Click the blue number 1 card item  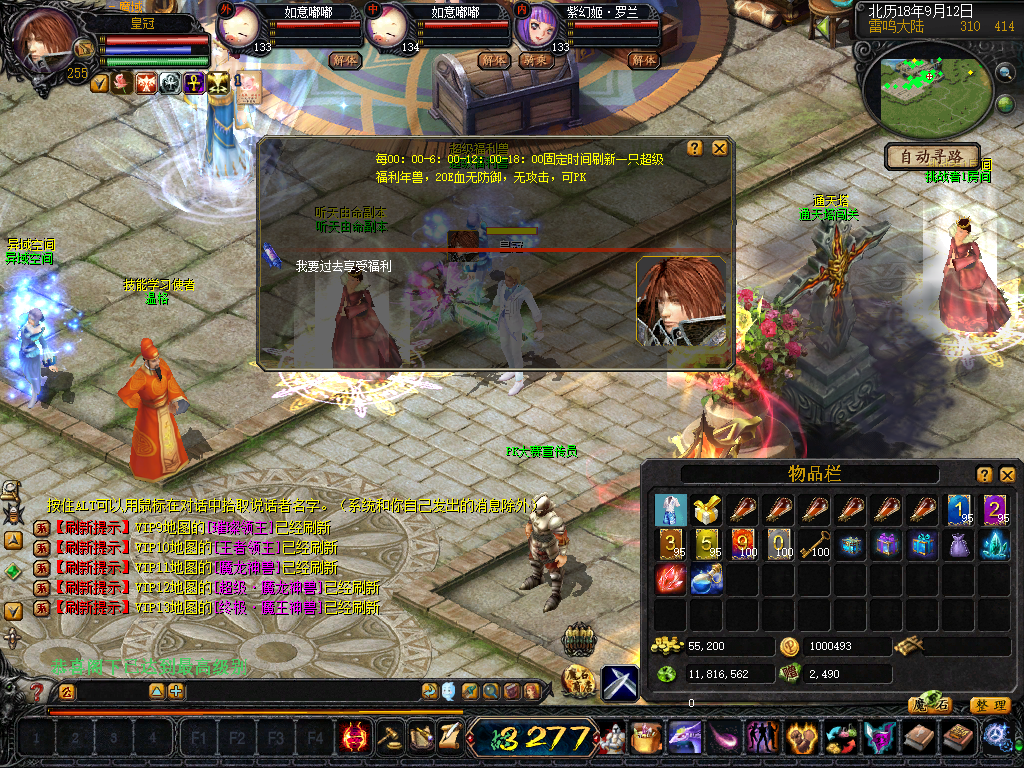click(x=959, y=510)
